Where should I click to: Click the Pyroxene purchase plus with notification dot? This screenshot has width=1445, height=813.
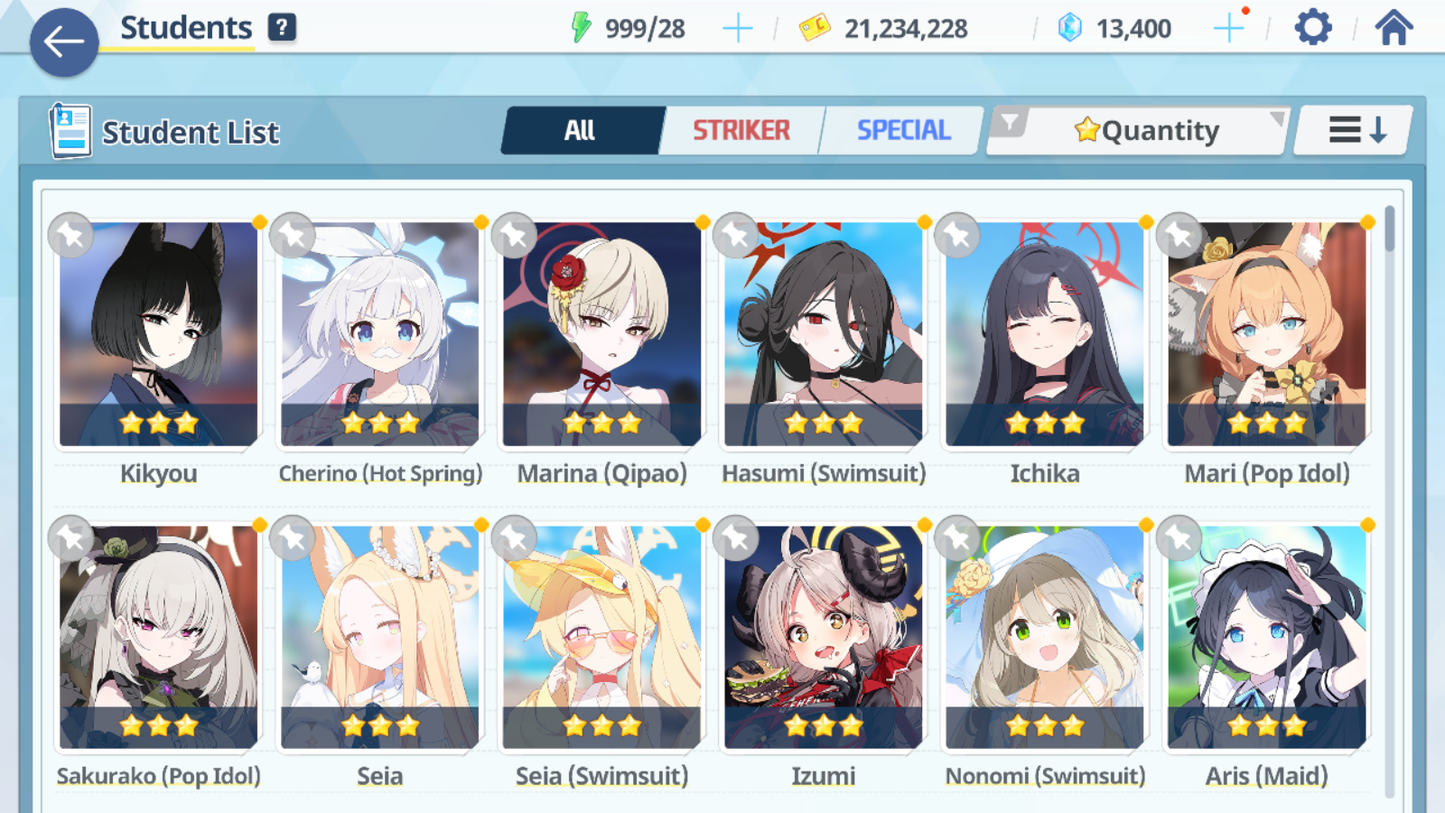pos(1228,27)
